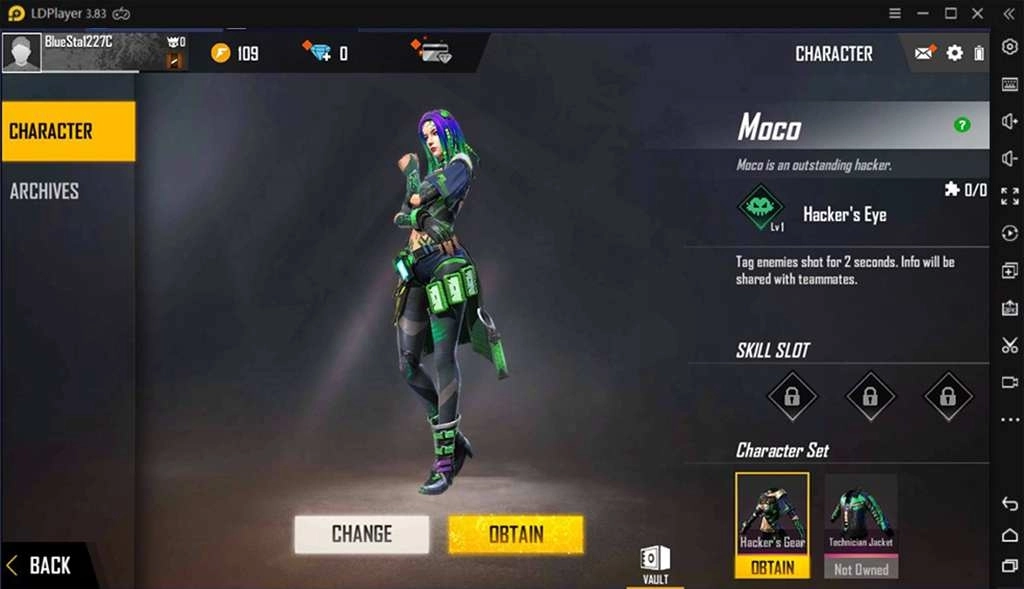Open the Vault
Viewport: 1024px width, 589px height.
(x=655, y=563)
